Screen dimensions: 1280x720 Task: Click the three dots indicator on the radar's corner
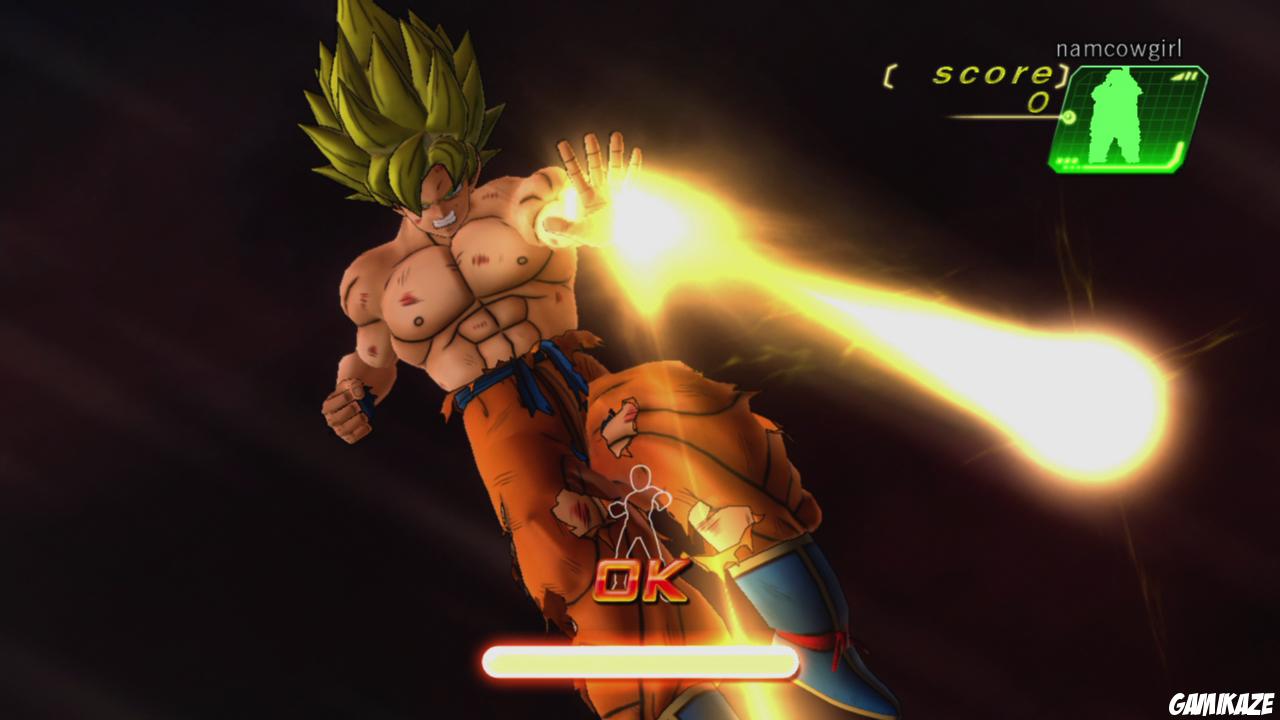(x=1066, y=161)
